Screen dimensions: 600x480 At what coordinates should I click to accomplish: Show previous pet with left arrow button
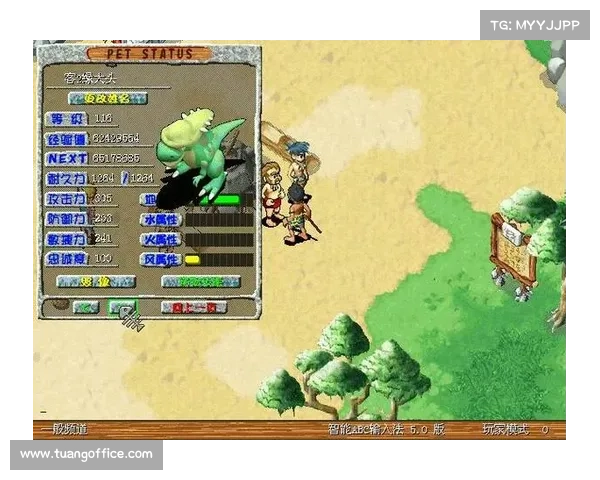coord(85,308)
